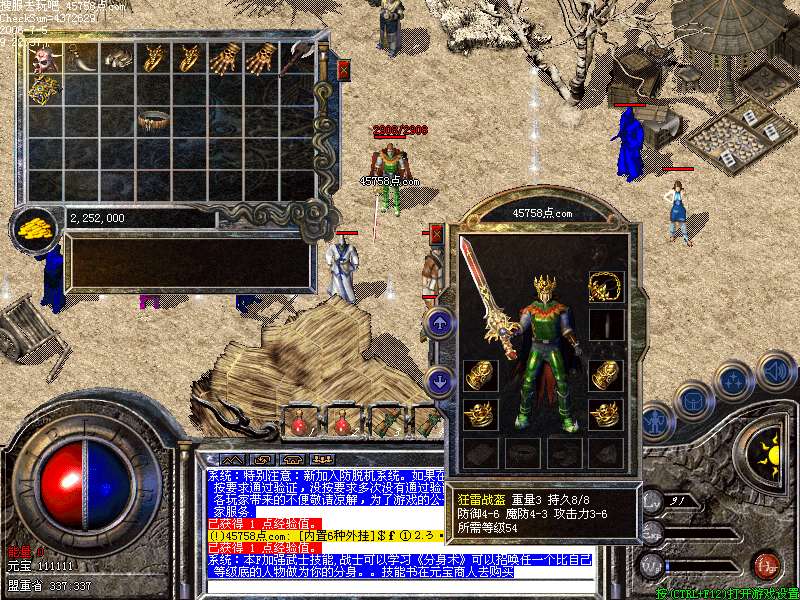
Task: Click the red round button at bottom right
Action: 765,566
